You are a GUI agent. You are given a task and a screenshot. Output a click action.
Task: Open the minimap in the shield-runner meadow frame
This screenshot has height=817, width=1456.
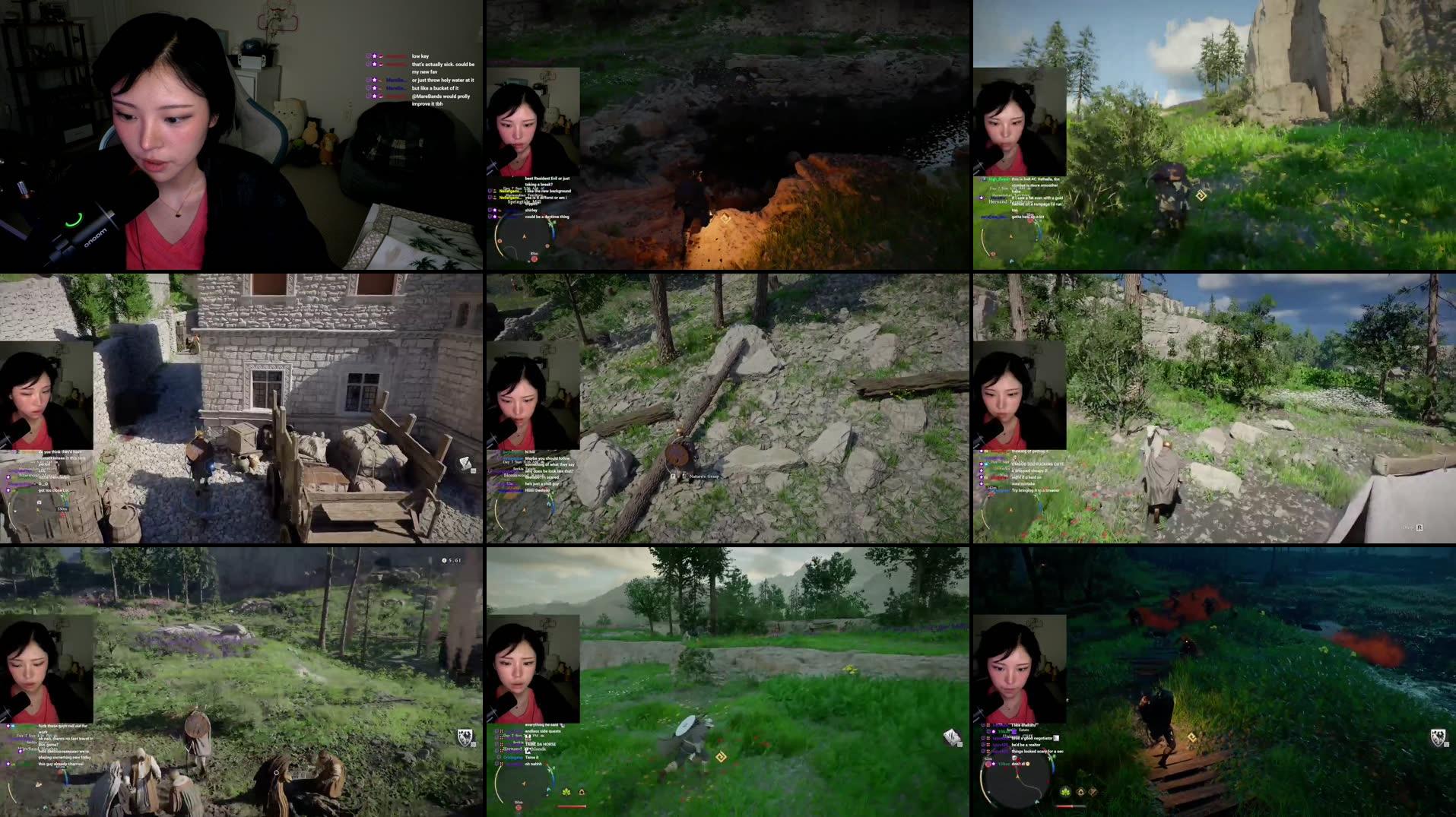(x=524, y=781)
